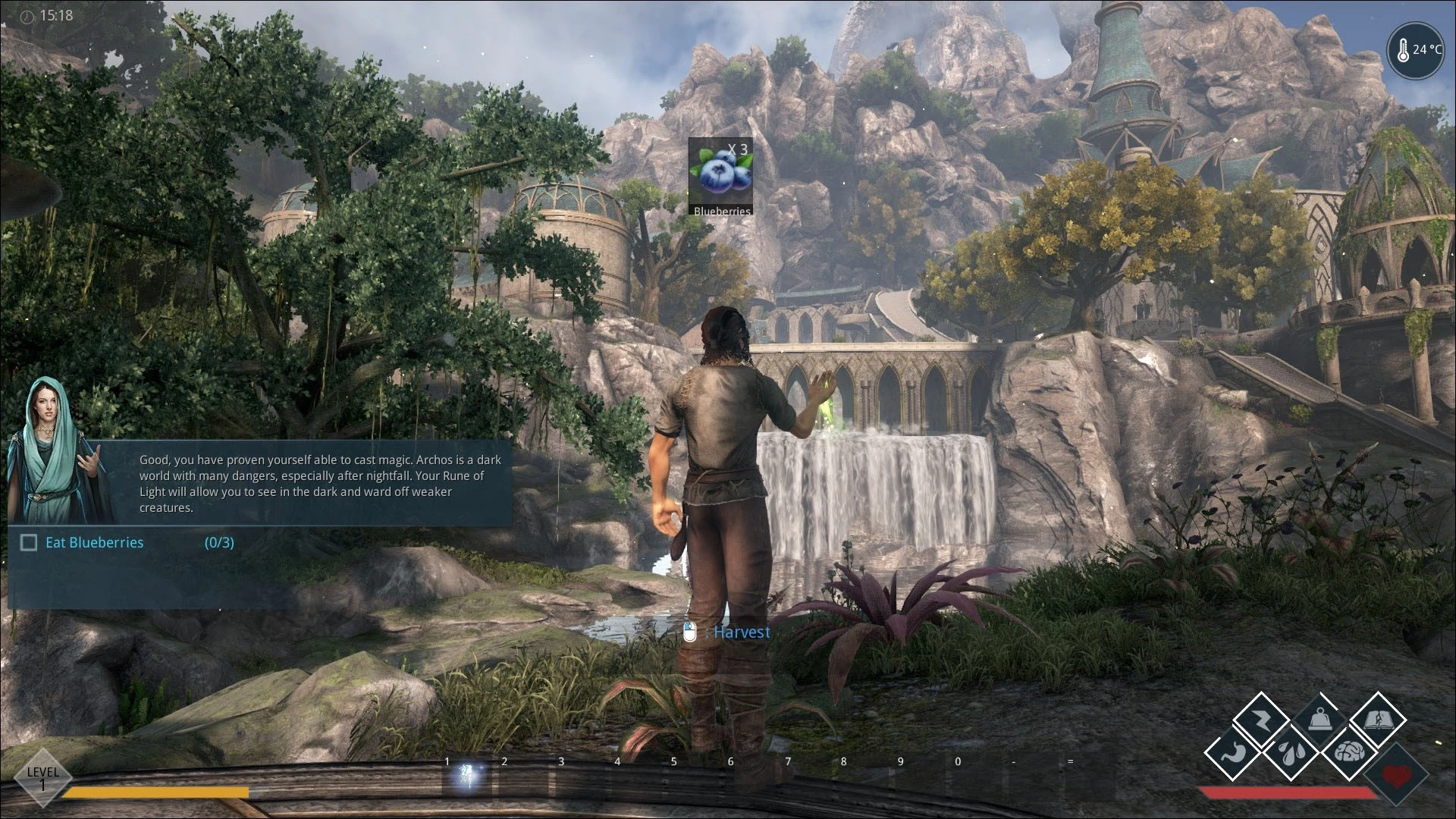Click the hooded guide's portrait
Screen dimensions: 1456x819
point(58,449)
